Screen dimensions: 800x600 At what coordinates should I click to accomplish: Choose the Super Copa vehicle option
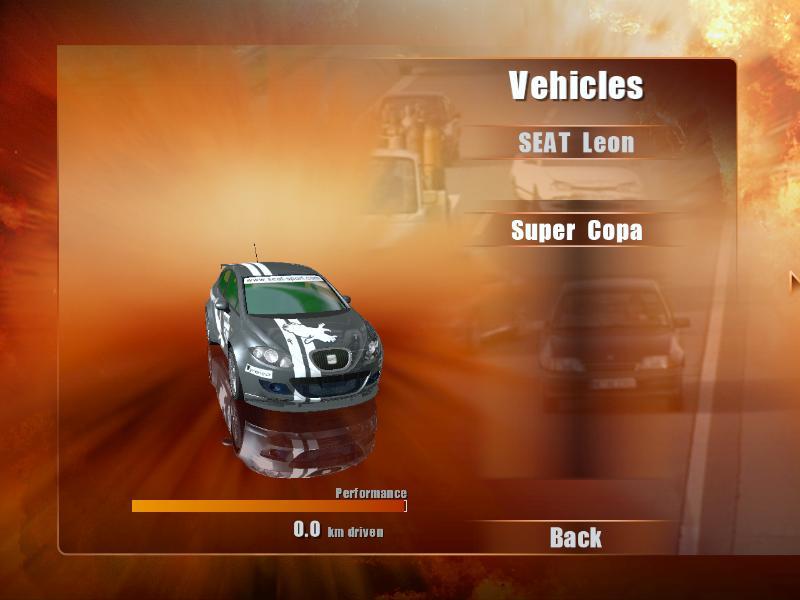pyautogui.click(x=576, y=231)
